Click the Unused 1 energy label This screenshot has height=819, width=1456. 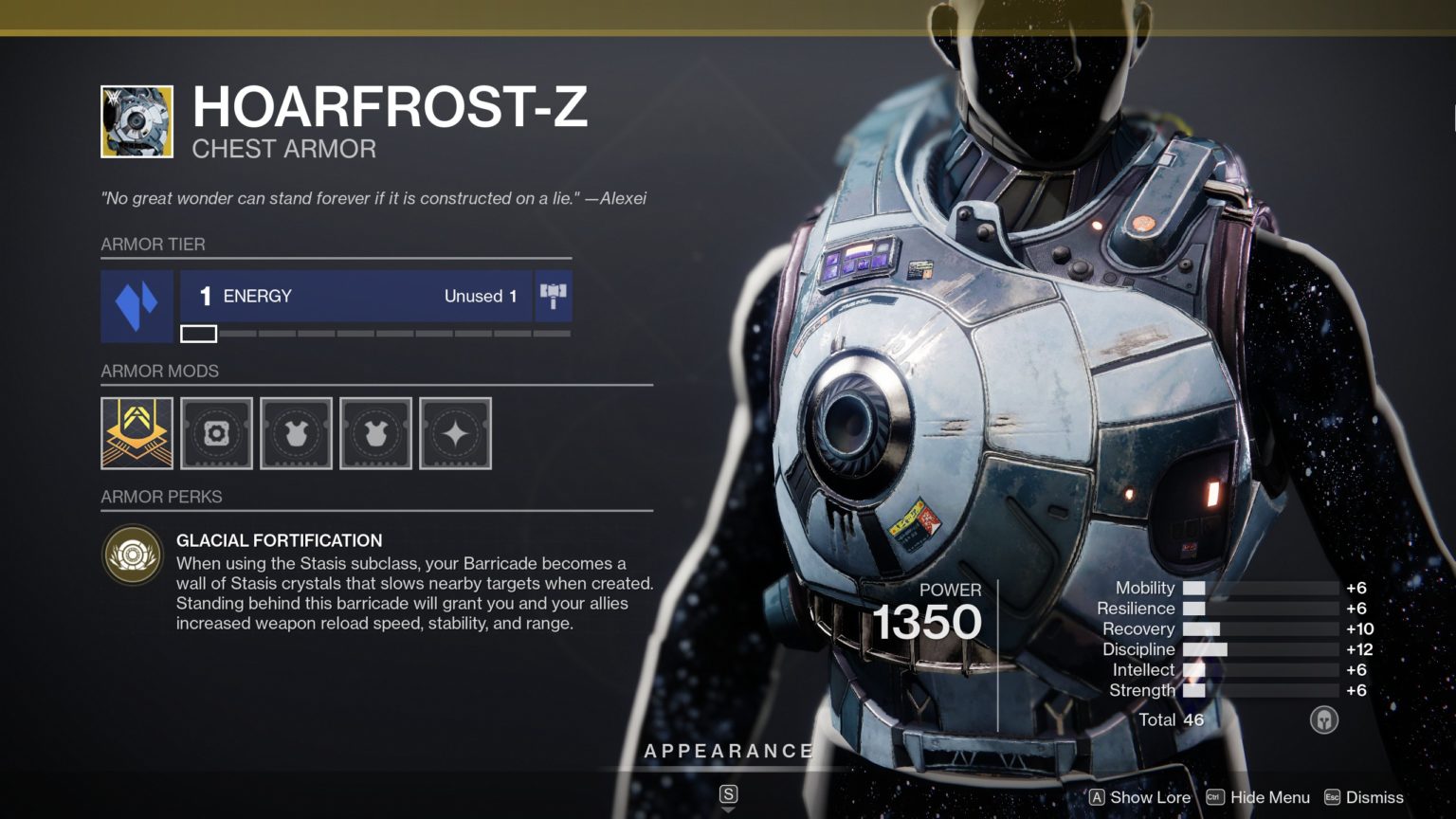[x=480, y=296]
